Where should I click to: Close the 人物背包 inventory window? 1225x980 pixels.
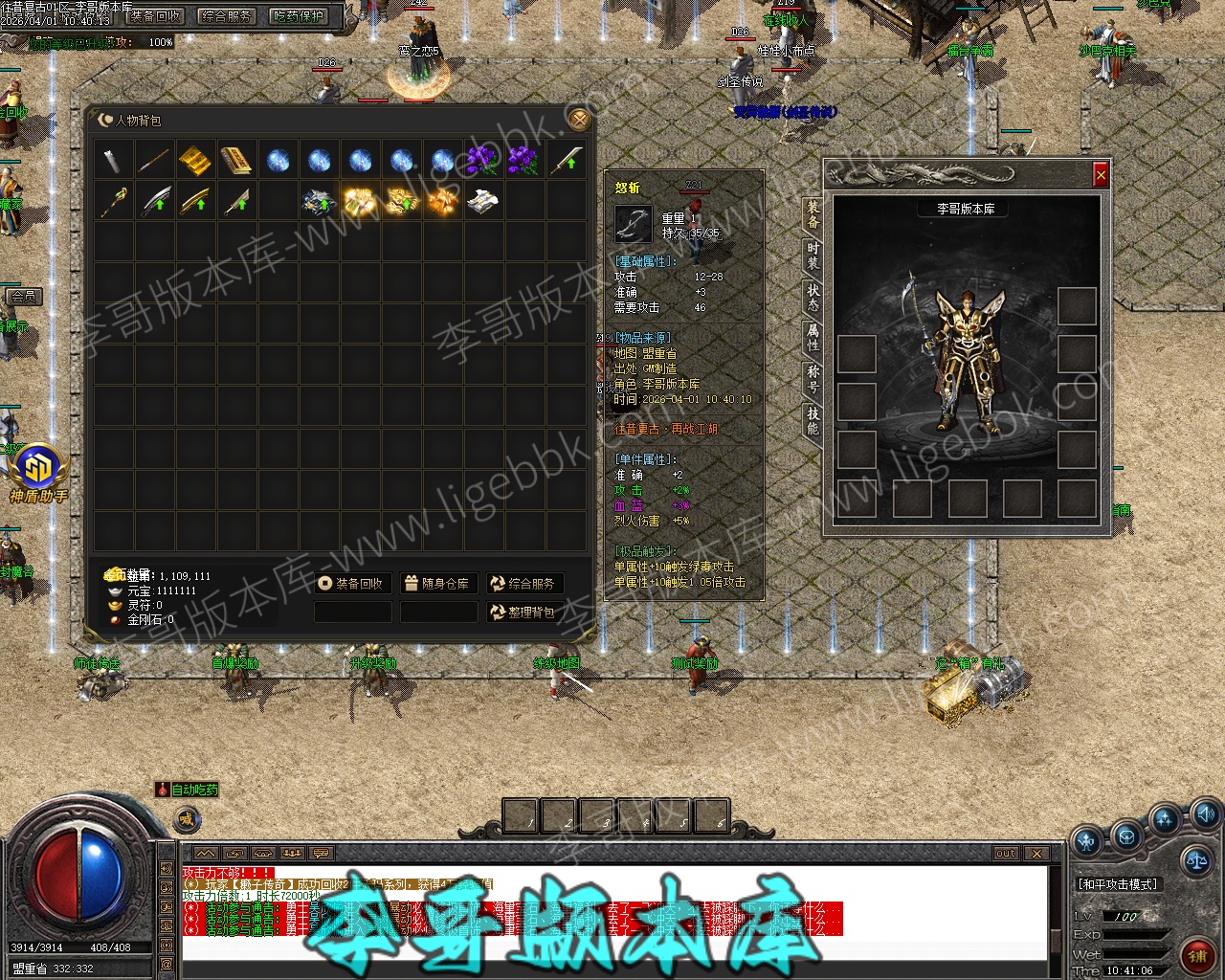point(578,119)
